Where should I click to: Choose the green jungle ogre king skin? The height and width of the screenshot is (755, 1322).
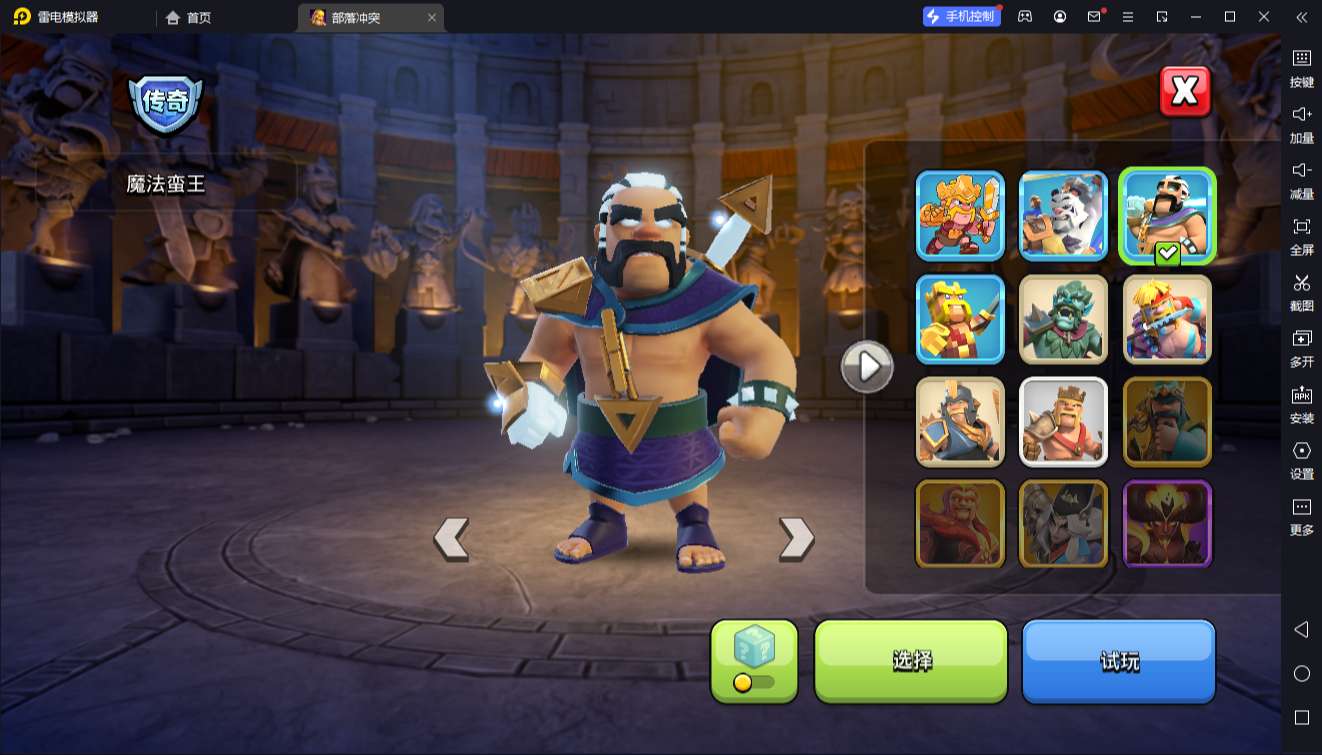point(1063,319)
